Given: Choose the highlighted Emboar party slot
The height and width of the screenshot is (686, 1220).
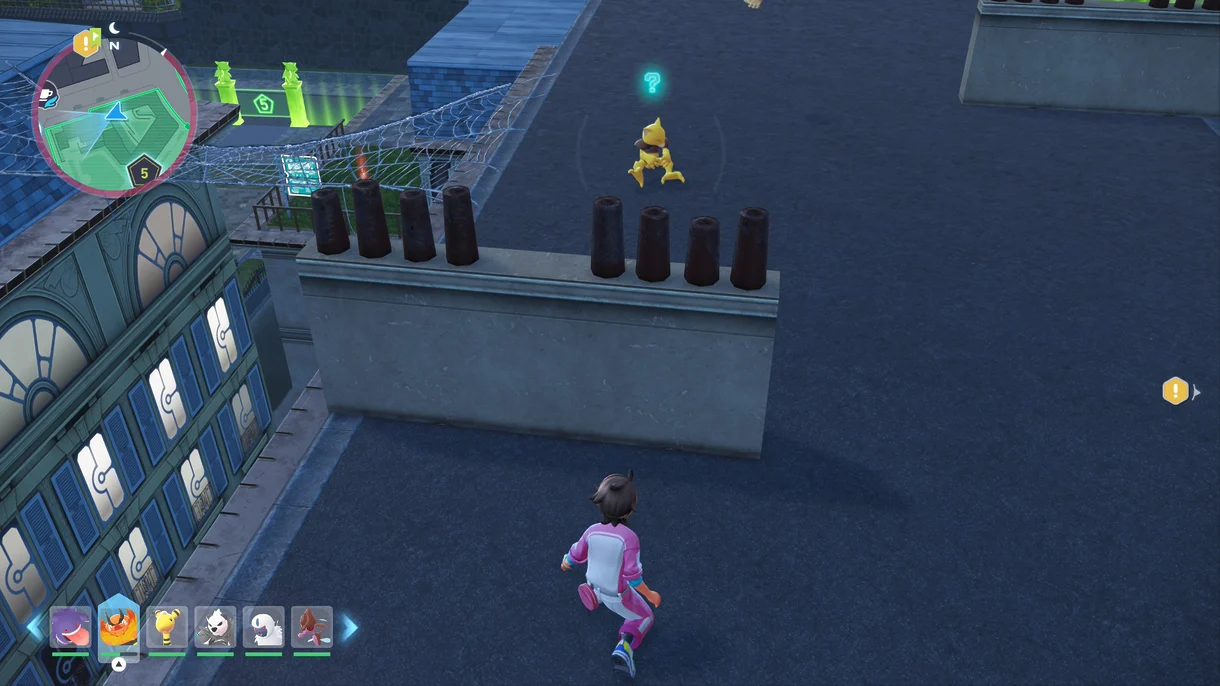Looking at the screenshot, I should click(x=119, y=626).
